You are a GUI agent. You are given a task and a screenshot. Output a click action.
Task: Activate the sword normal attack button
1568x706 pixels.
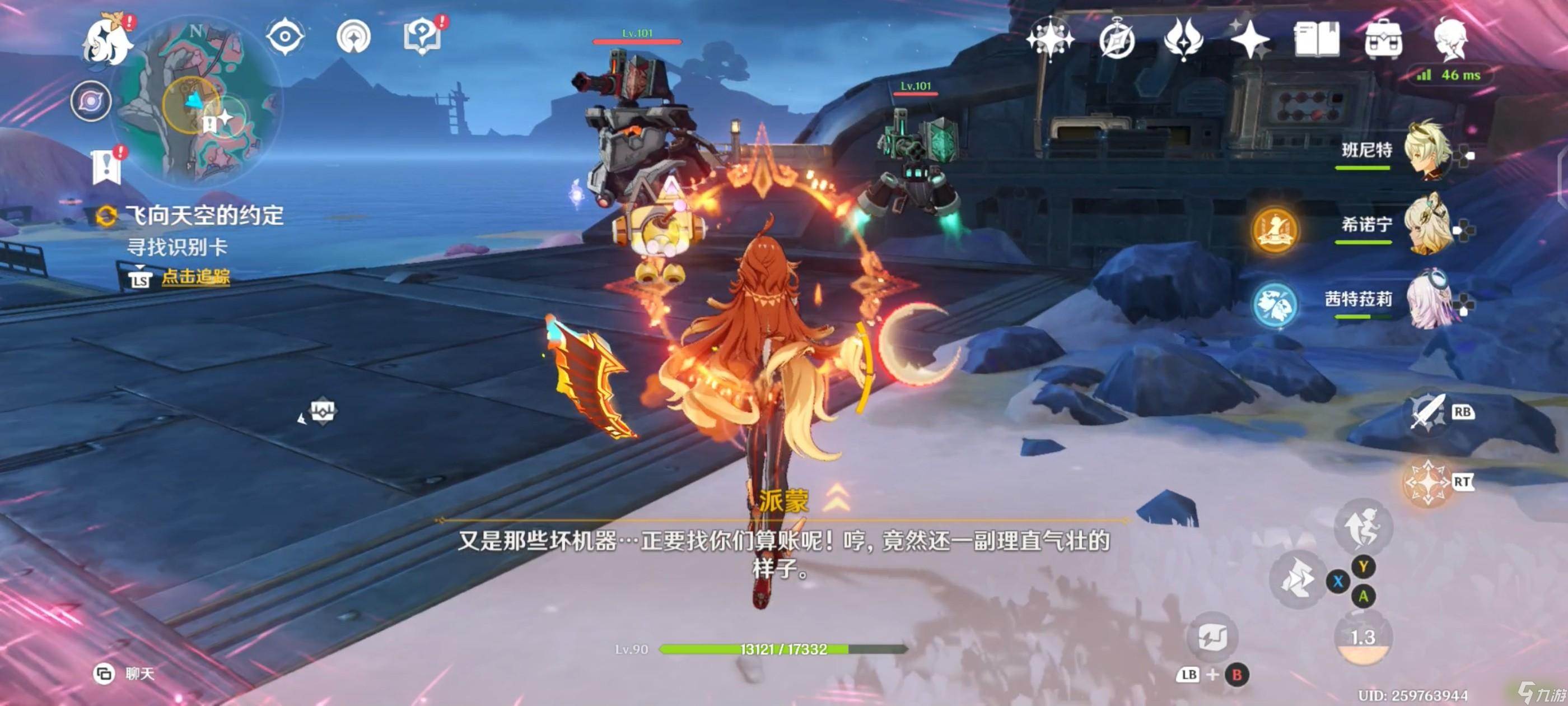tap(1427, 413)
